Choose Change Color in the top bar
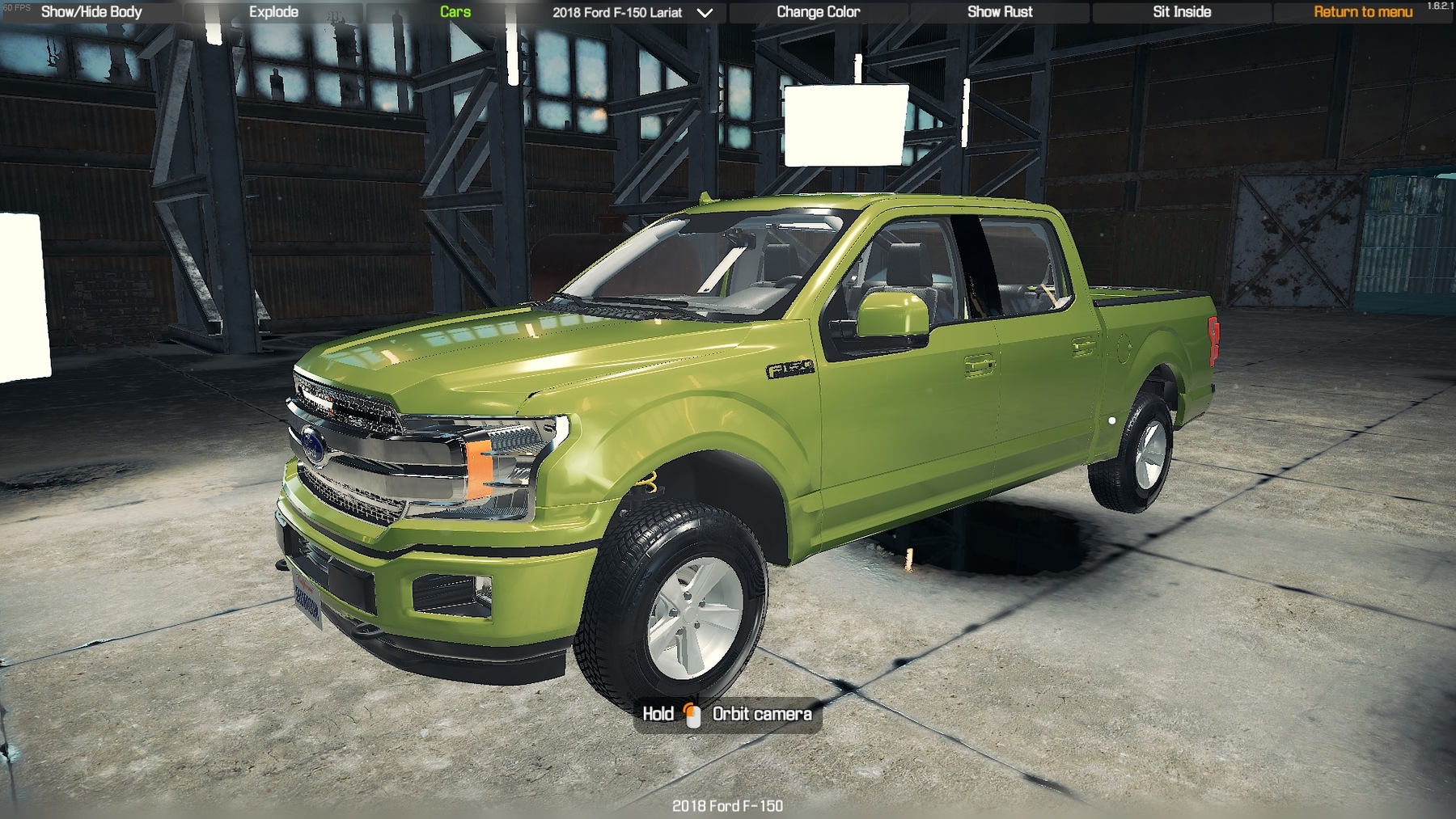Image resolution: width=1456 pixels, height=819 pixels. 818,12
